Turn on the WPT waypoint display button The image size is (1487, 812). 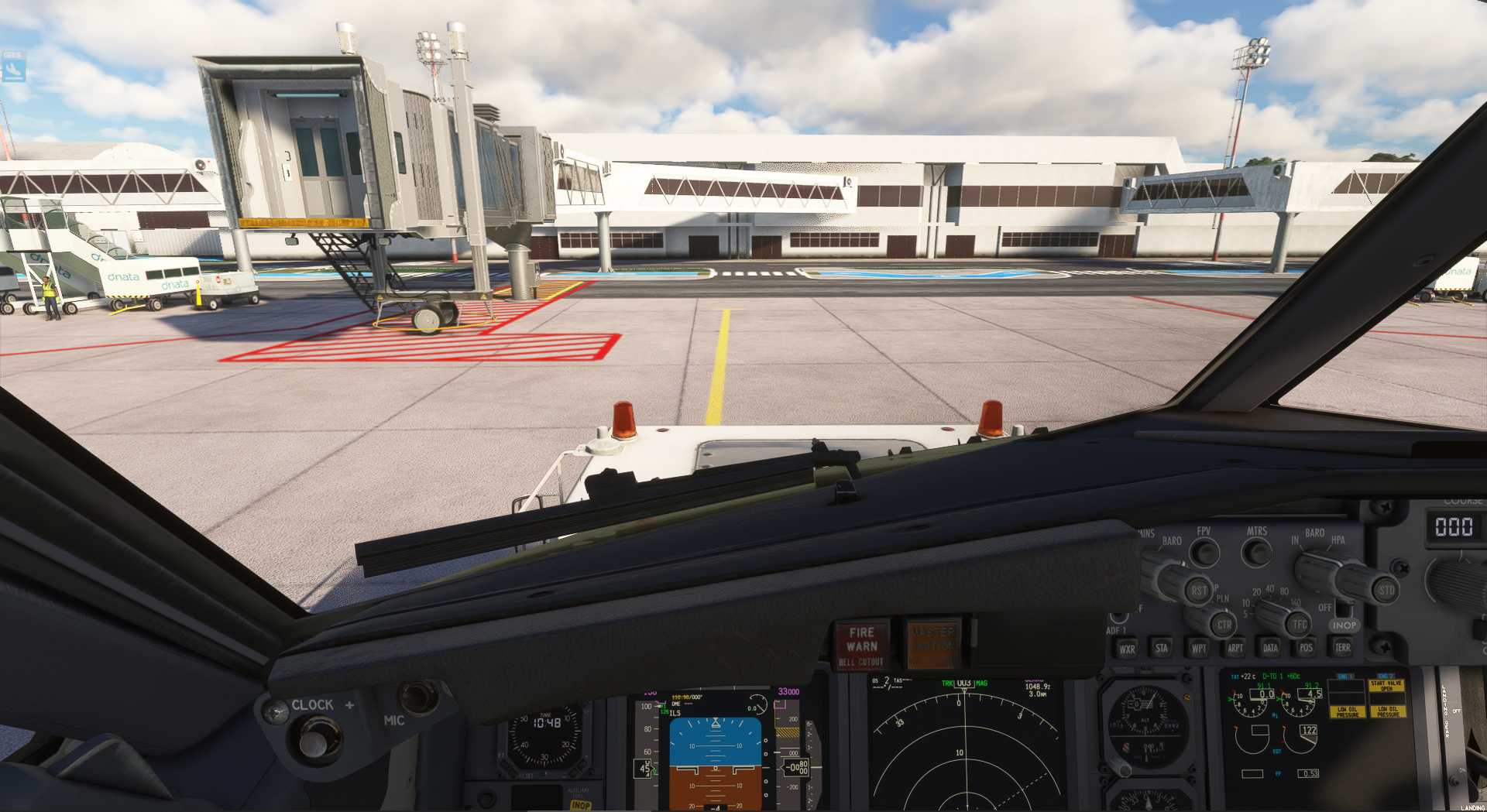click(x=1198, y=648)
